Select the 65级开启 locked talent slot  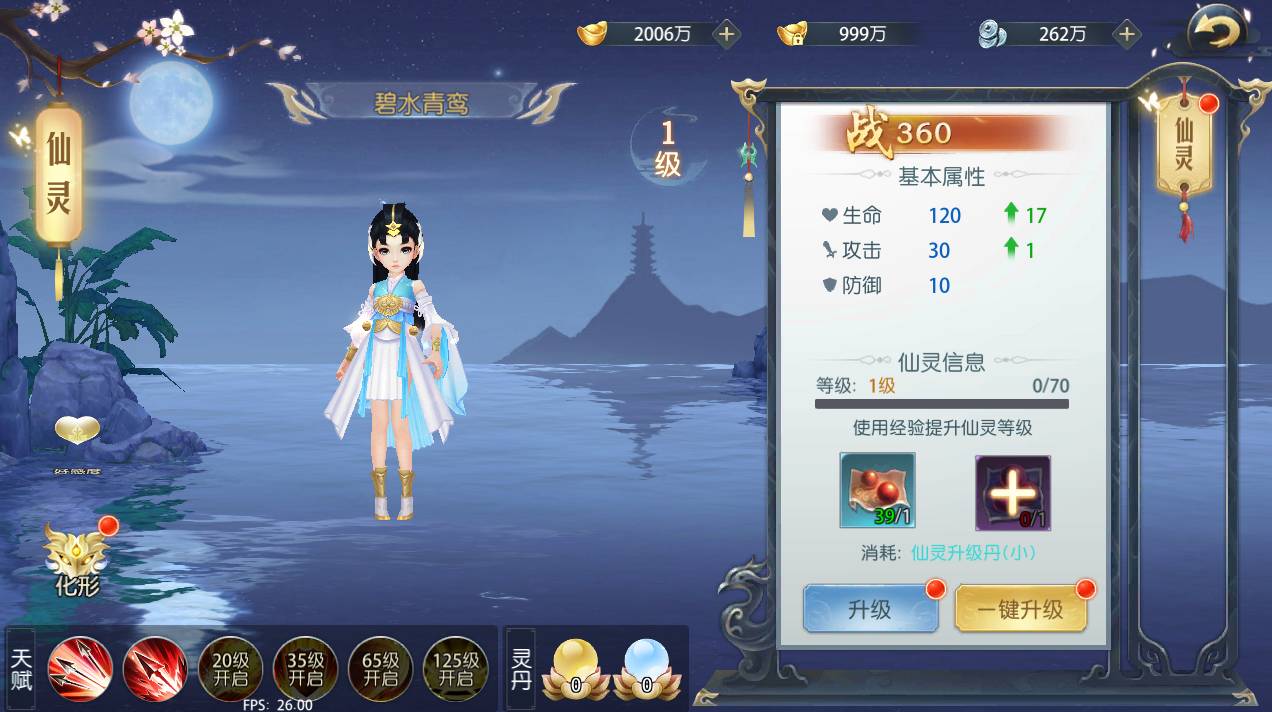pos(380,668)
